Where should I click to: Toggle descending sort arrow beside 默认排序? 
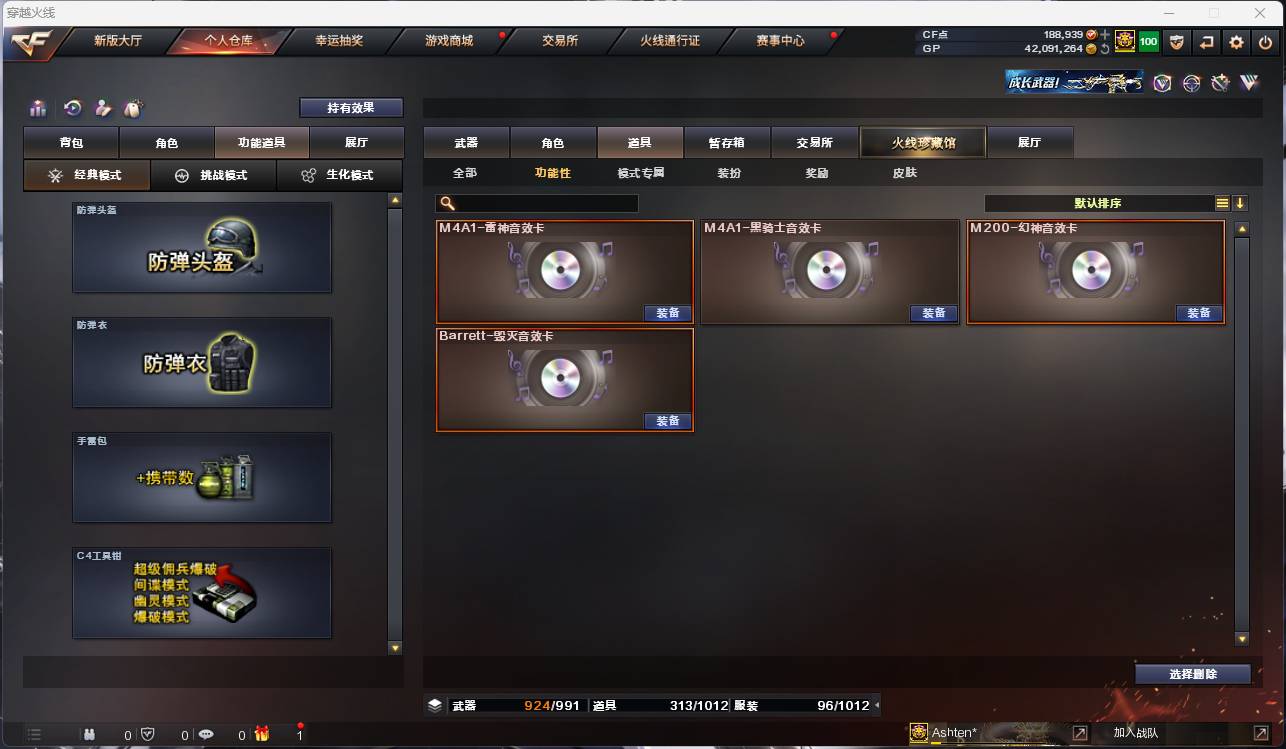[x=1241, y=202]
